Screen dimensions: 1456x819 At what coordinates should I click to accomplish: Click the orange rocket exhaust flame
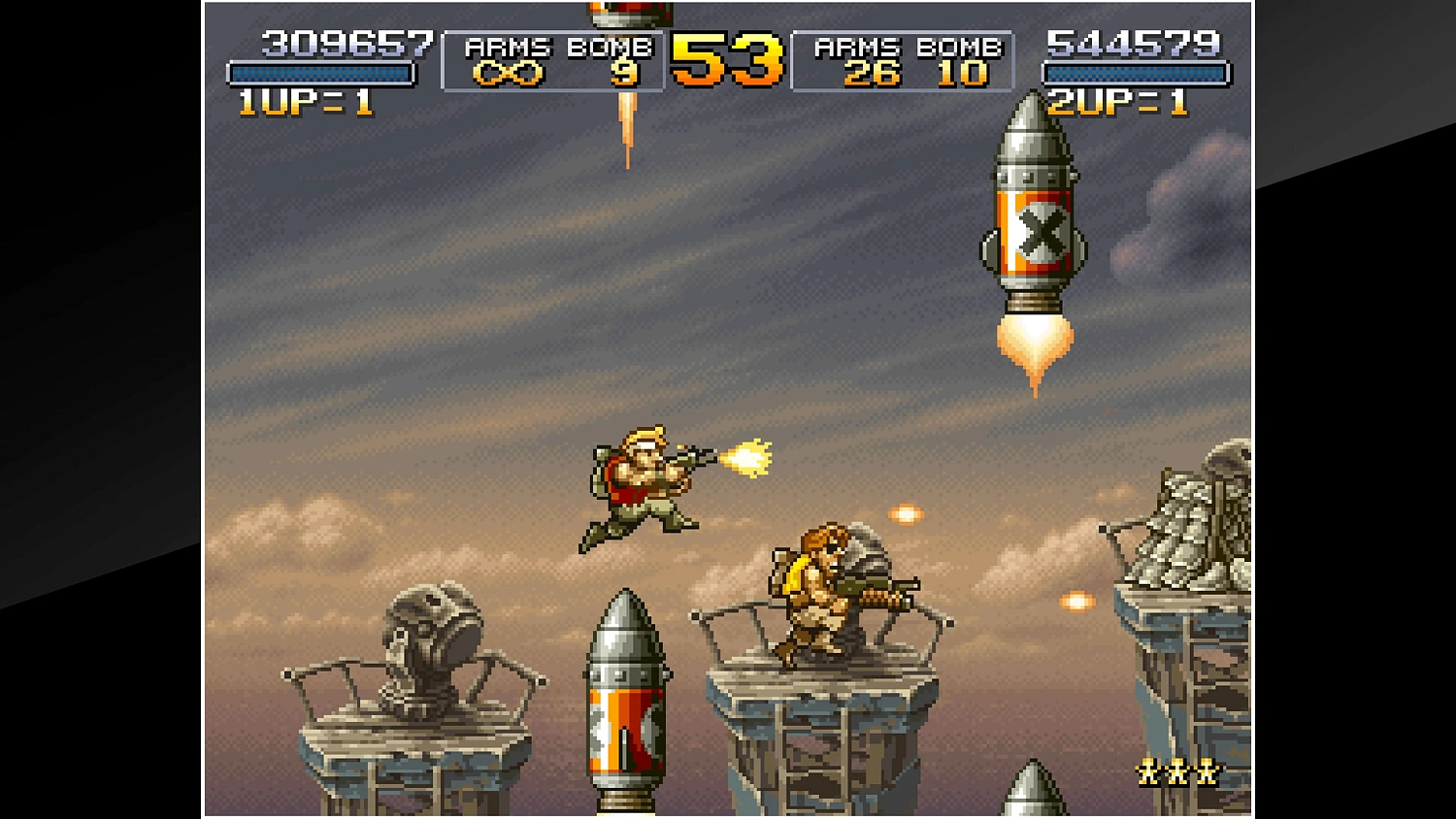(x=1034, y=340)
